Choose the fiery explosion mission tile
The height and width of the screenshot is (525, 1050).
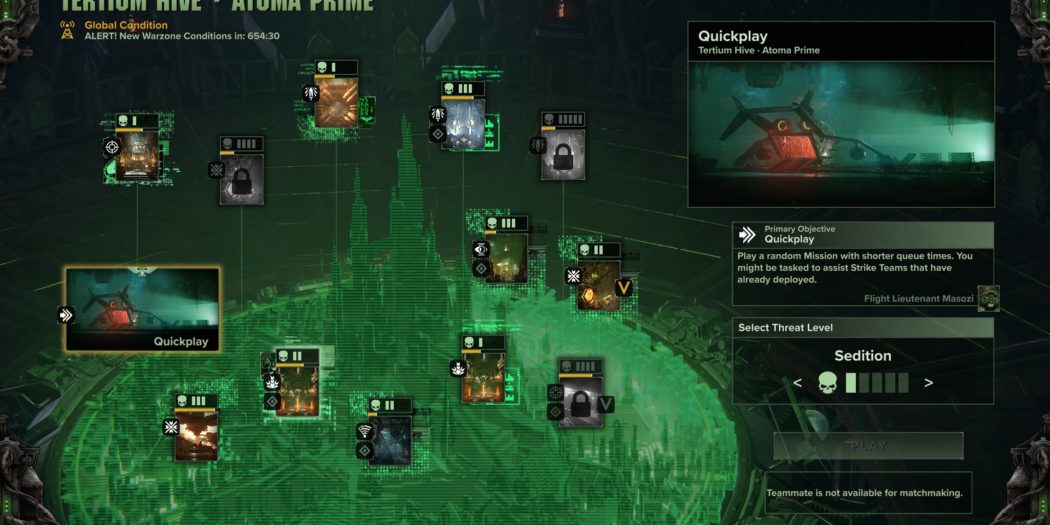click(196, 435)
